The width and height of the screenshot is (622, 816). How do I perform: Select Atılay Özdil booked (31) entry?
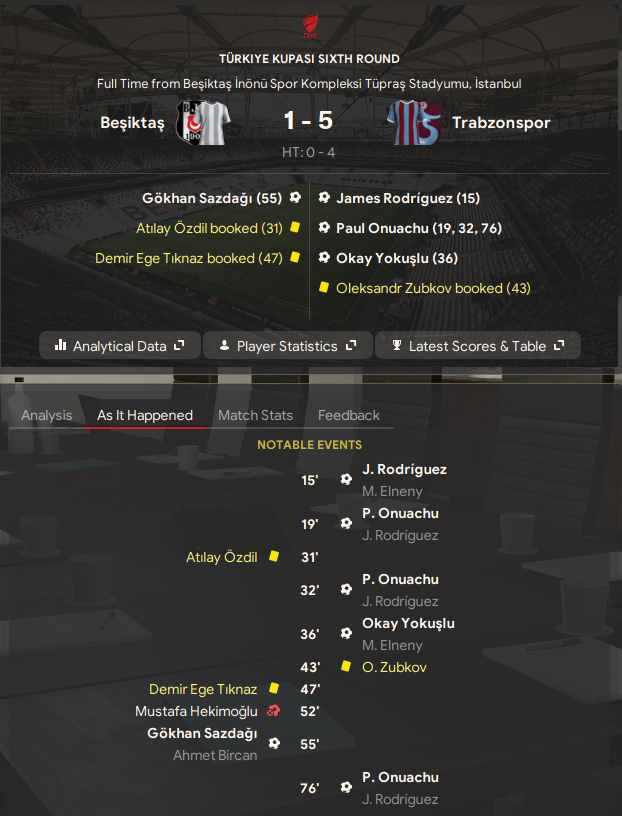tap(208, 228)
